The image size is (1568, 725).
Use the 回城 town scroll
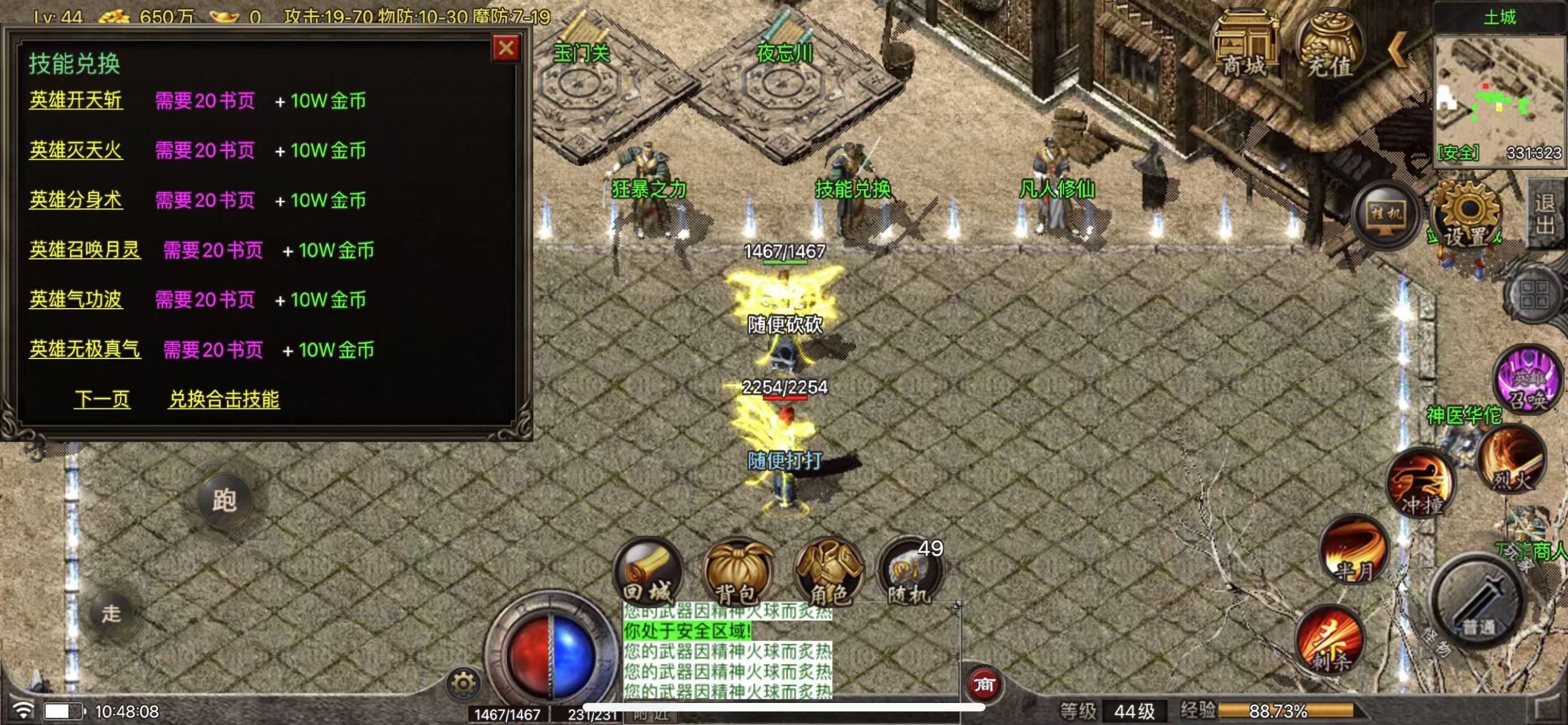(648, 572)
